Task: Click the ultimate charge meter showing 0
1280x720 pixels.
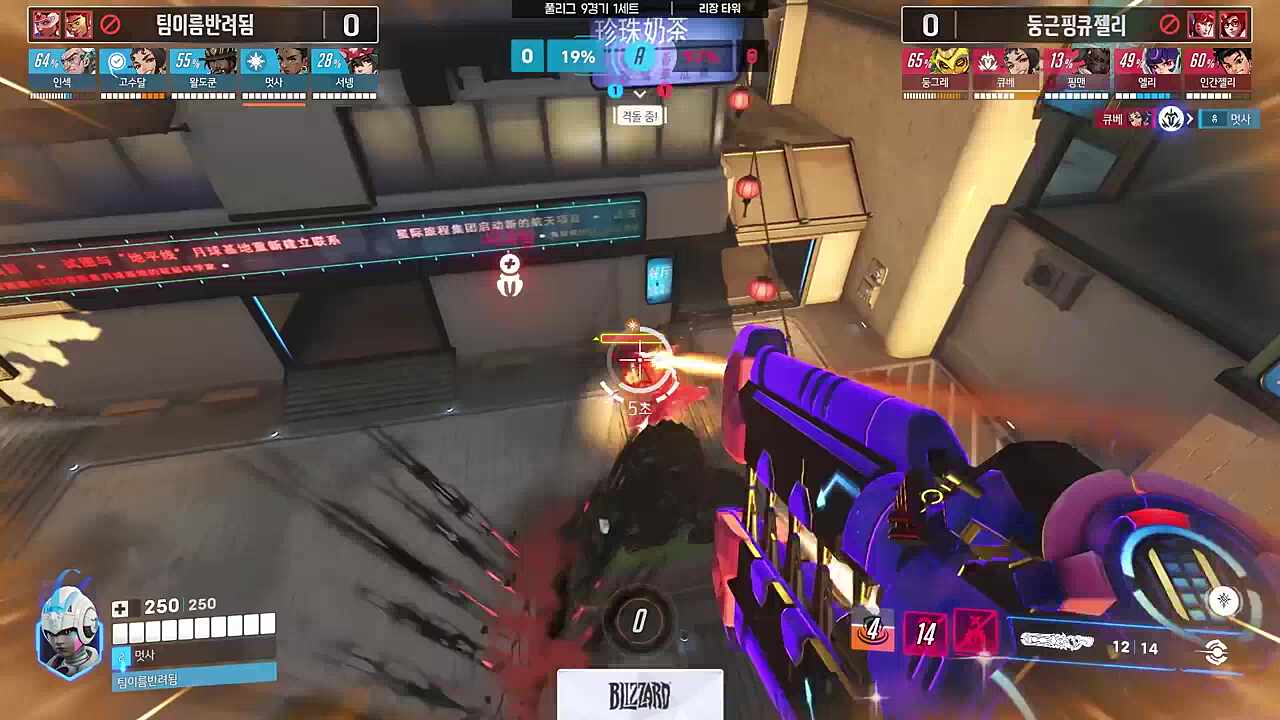Action: point(639,621)
